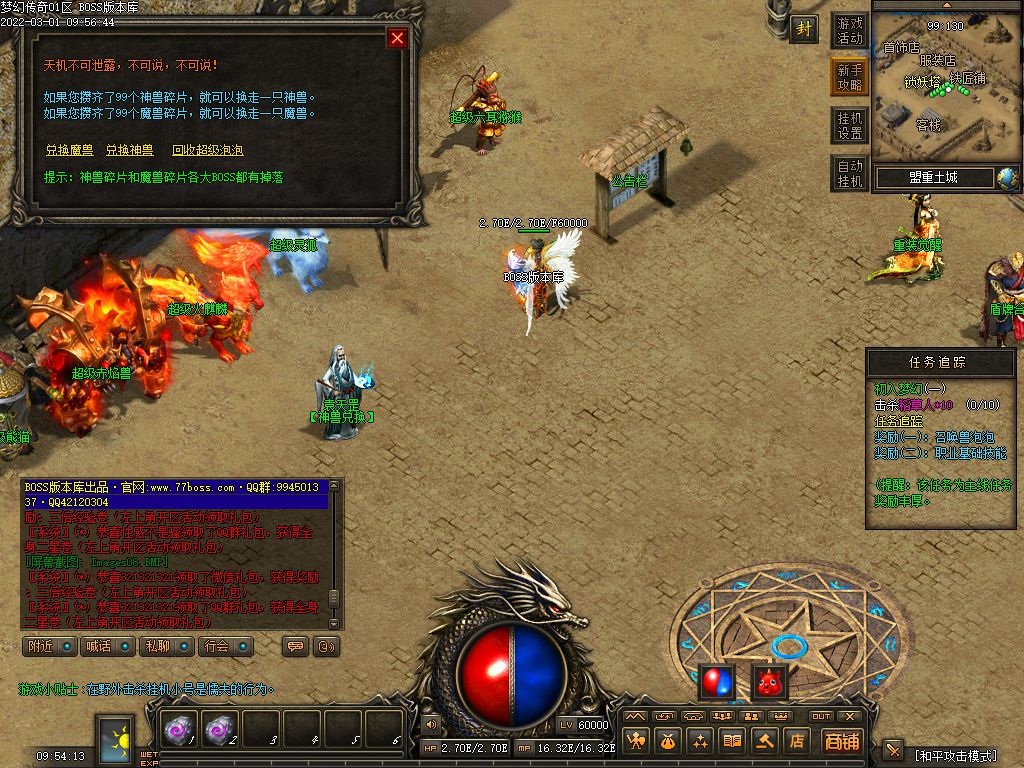
Task: Toggle the sound speaker icon
Action: click(431, 723)
